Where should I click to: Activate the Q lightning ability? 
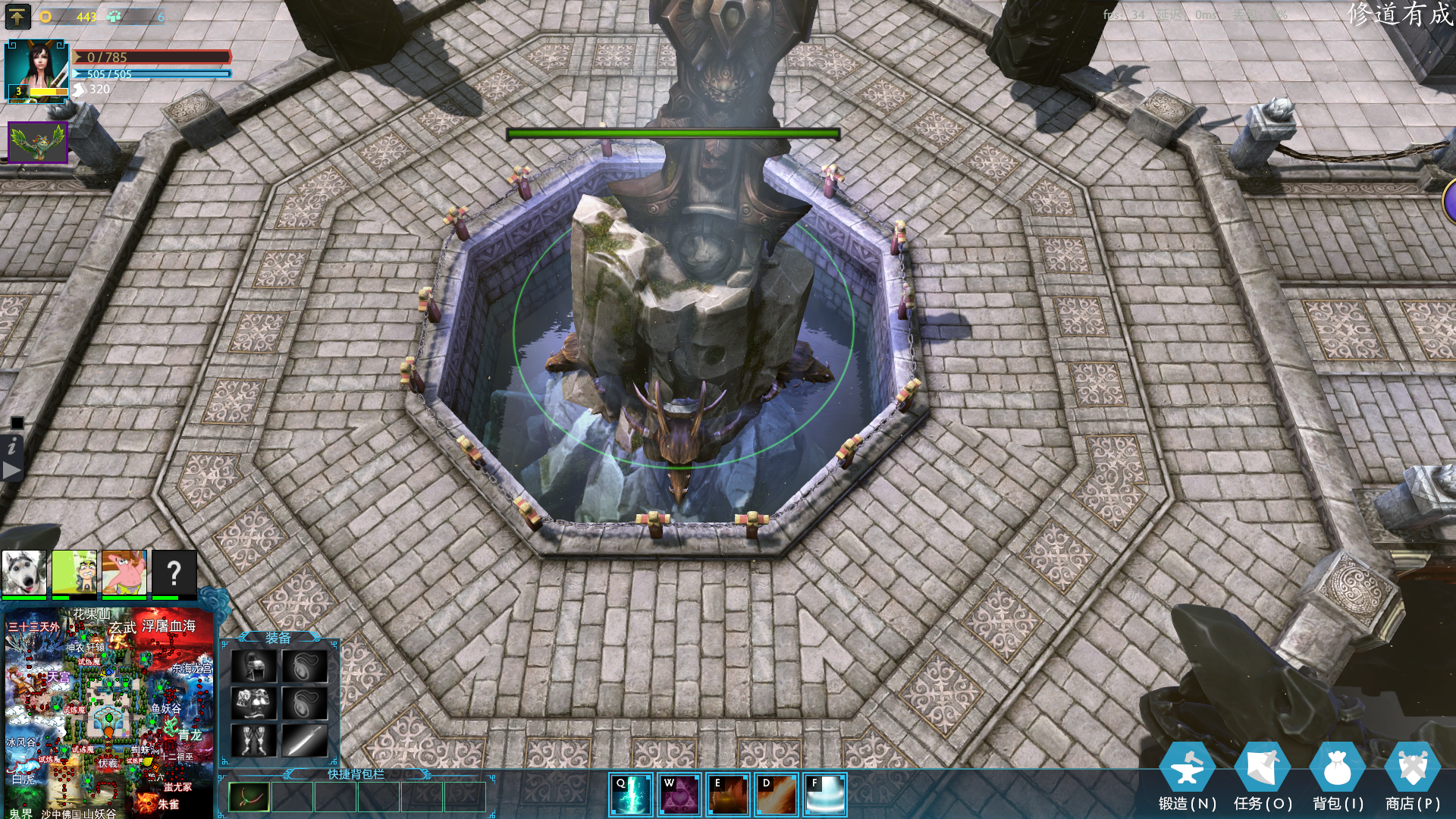631,794
